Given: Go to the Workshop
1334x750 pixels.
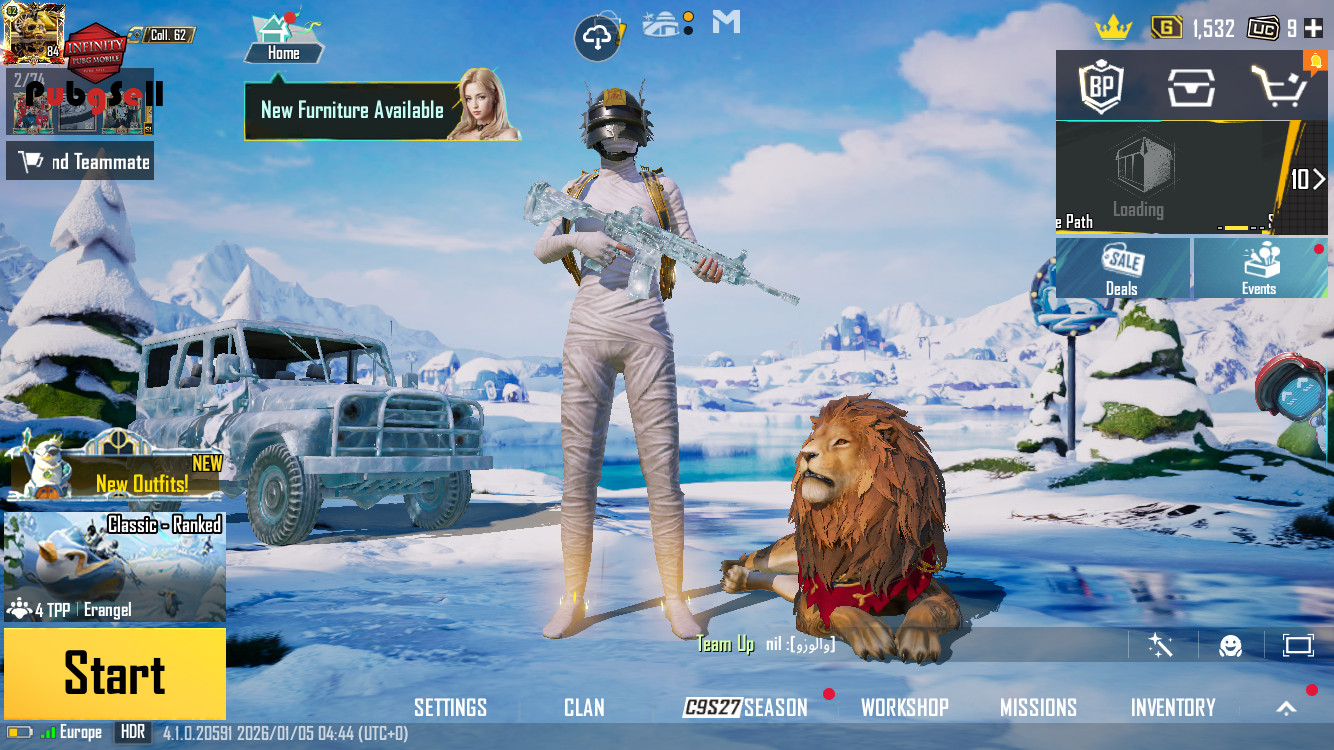Looking at the screenshot, I should point(904,708).
